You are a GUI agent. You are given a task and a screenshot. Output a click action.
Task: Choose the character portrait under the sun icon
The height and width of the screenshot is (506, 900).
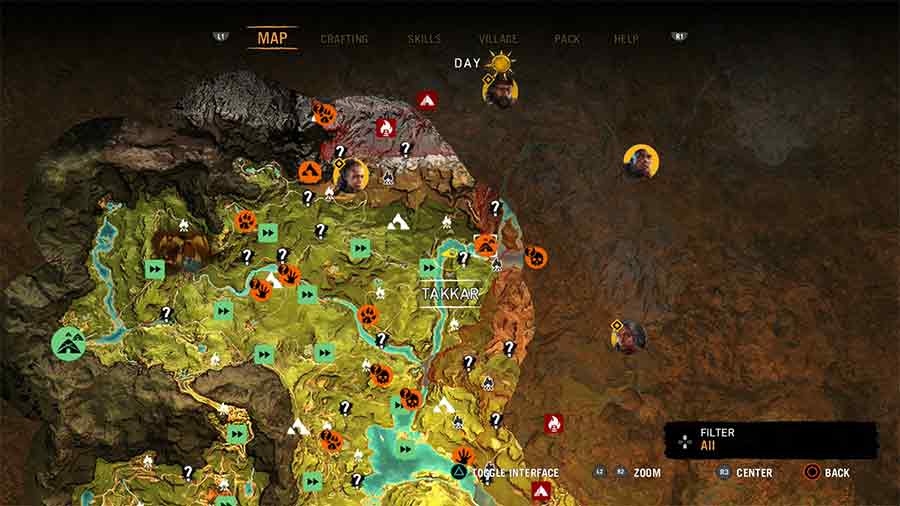click(500, 92)
